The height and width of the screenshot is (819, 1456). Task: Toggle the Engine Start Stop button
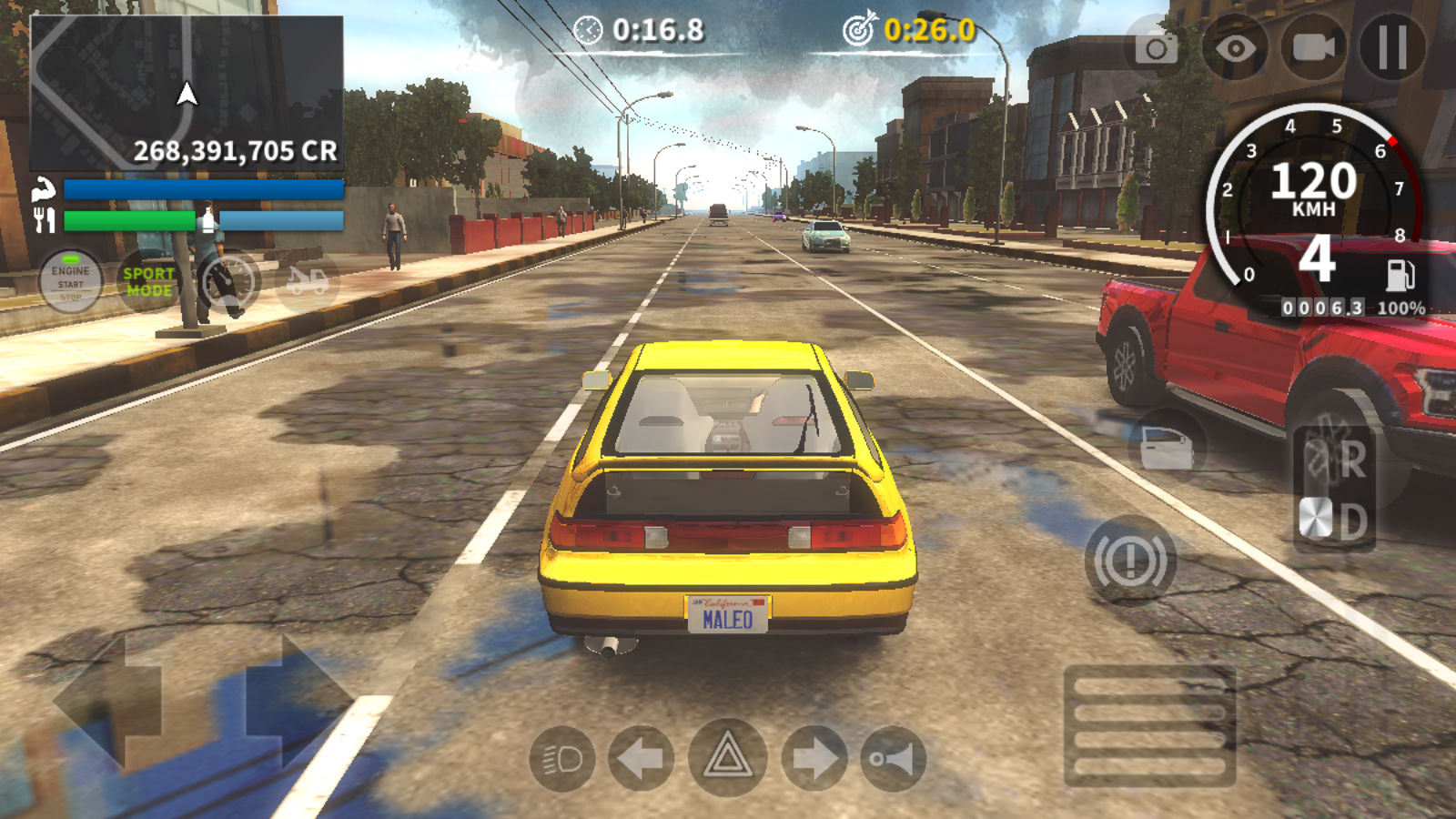tap(70, 282)
